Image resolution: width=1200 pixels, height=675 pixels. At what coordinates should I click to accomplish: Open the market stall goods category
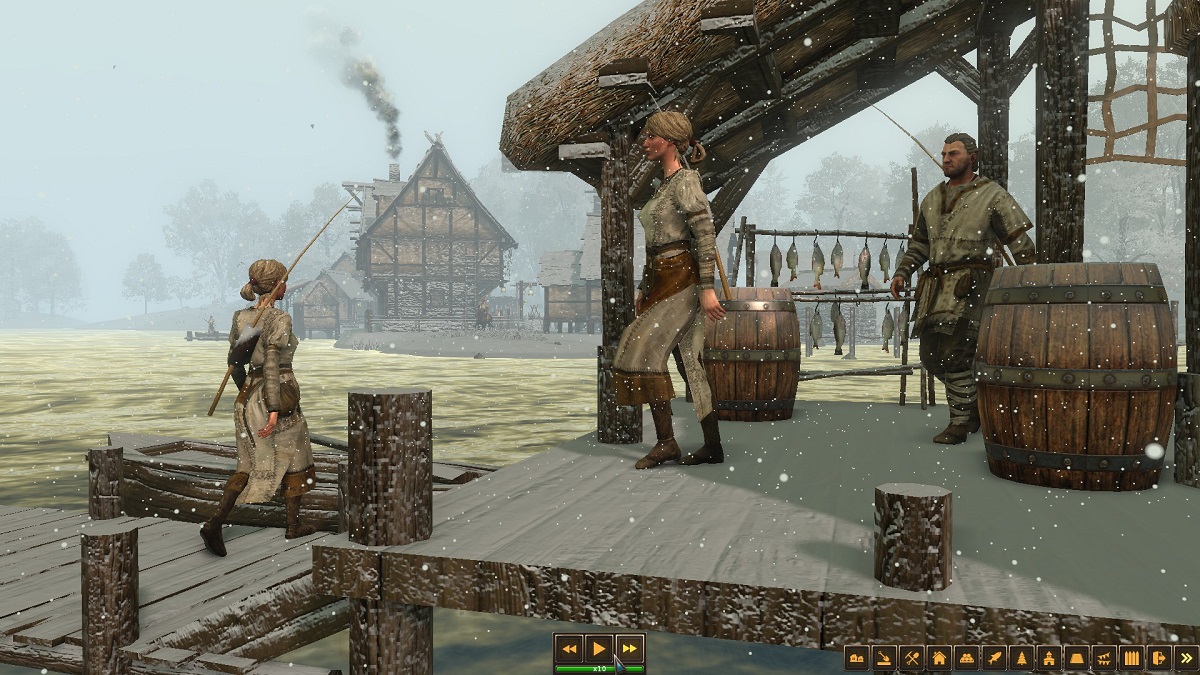966,657
